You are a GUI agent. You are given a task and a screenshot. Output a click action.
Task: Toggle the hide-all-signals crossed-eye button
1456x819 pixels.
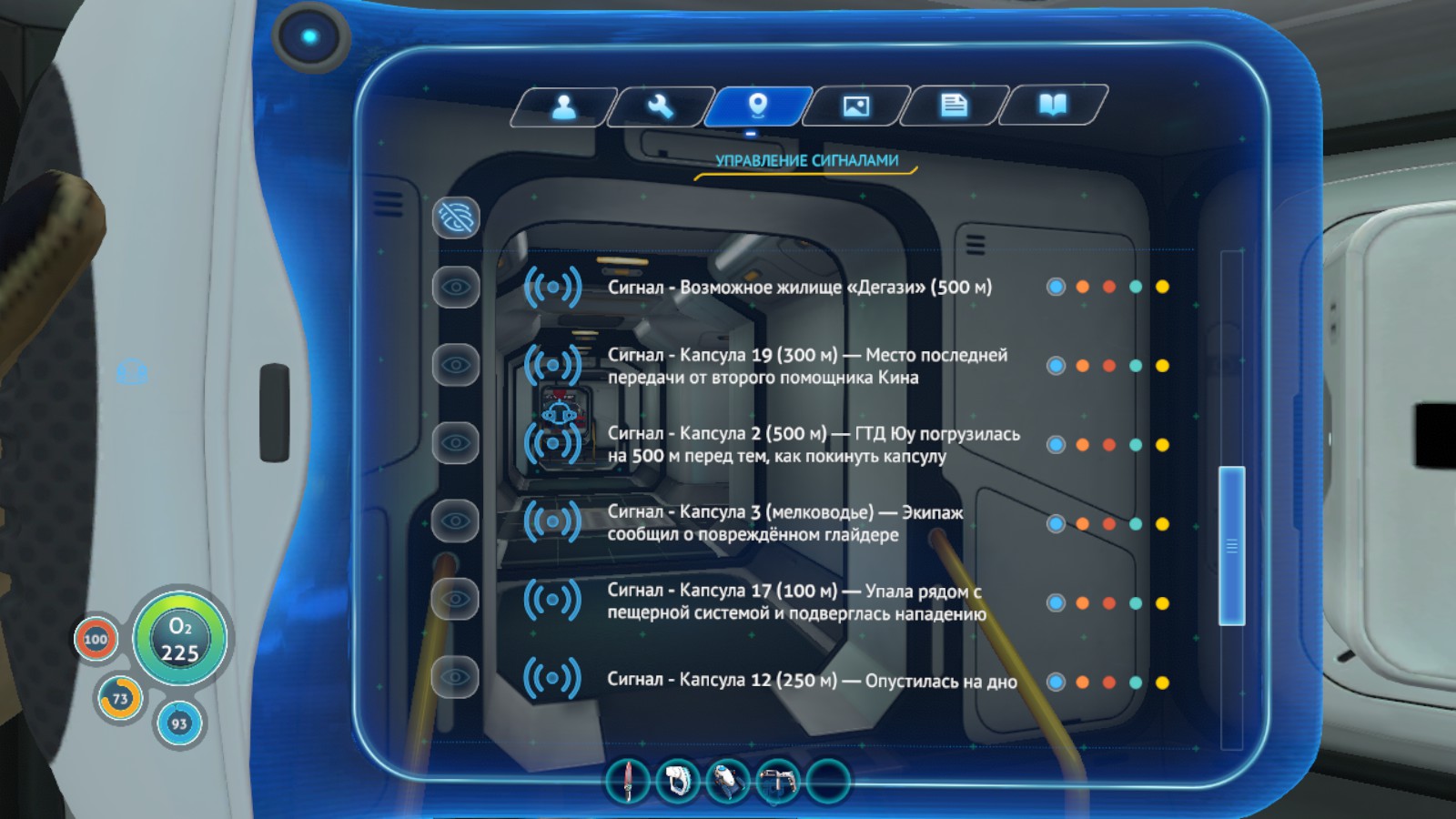(x=456, y=217)
